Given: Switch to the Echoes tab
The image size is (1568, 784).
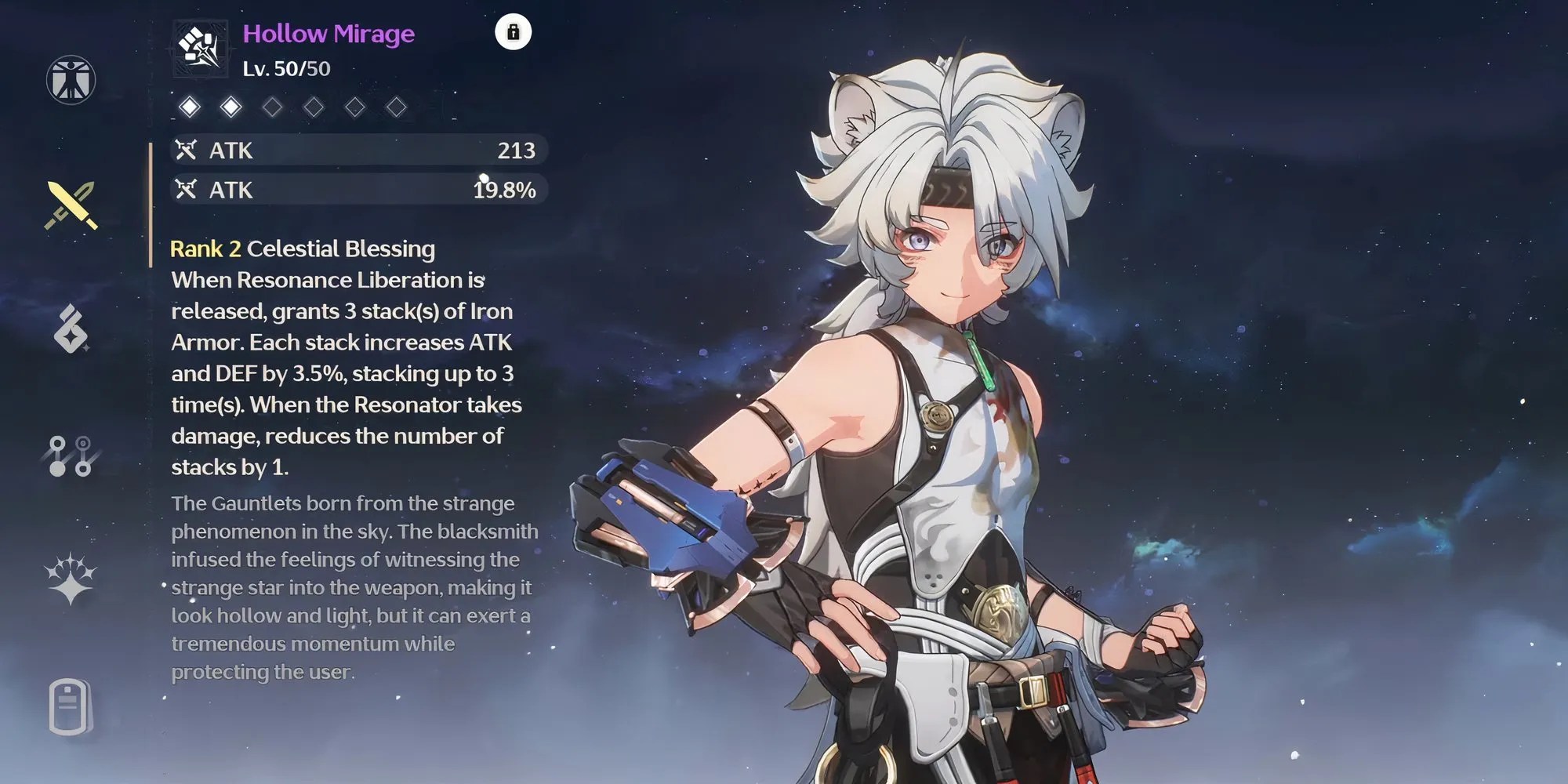Looking at the screenshot, I should 71,328.
